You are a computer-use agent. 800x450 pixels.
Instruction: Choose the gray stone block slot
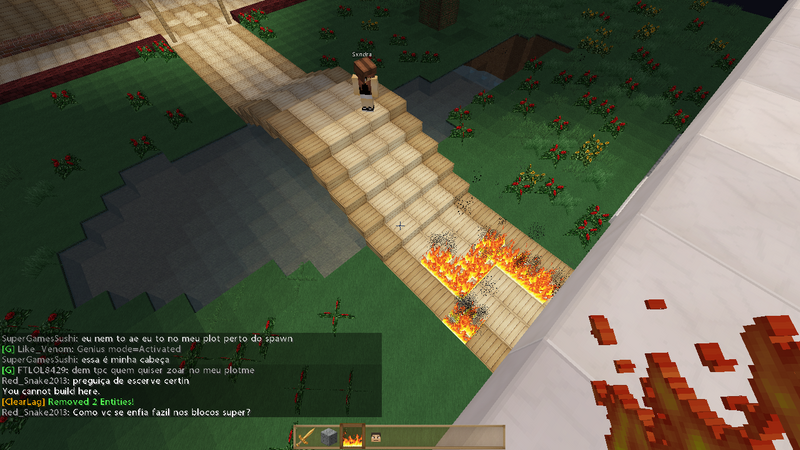coord(329,437)
